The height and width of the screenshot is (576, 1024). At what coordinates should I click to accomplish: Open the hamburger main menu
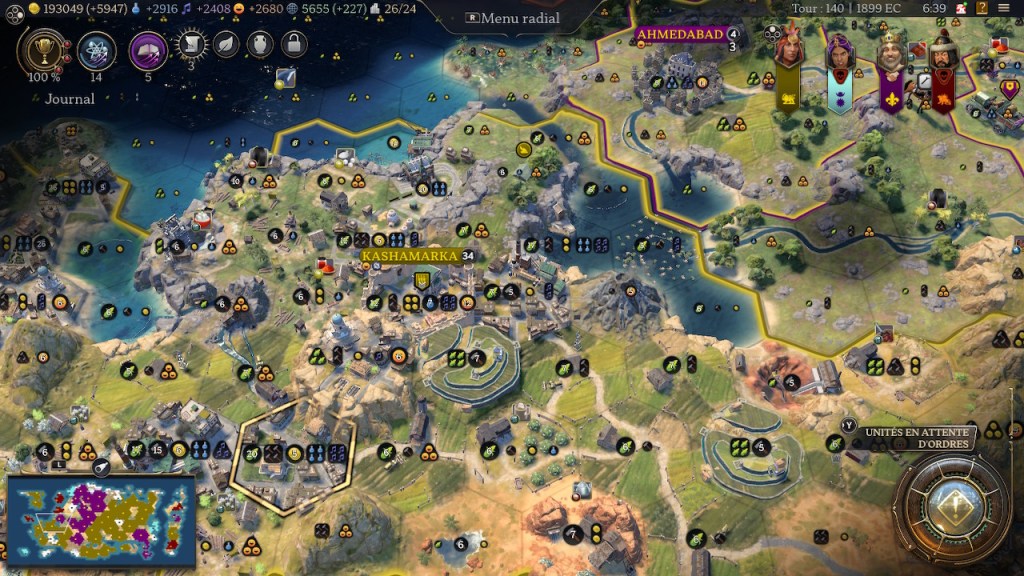(1003, 8)
